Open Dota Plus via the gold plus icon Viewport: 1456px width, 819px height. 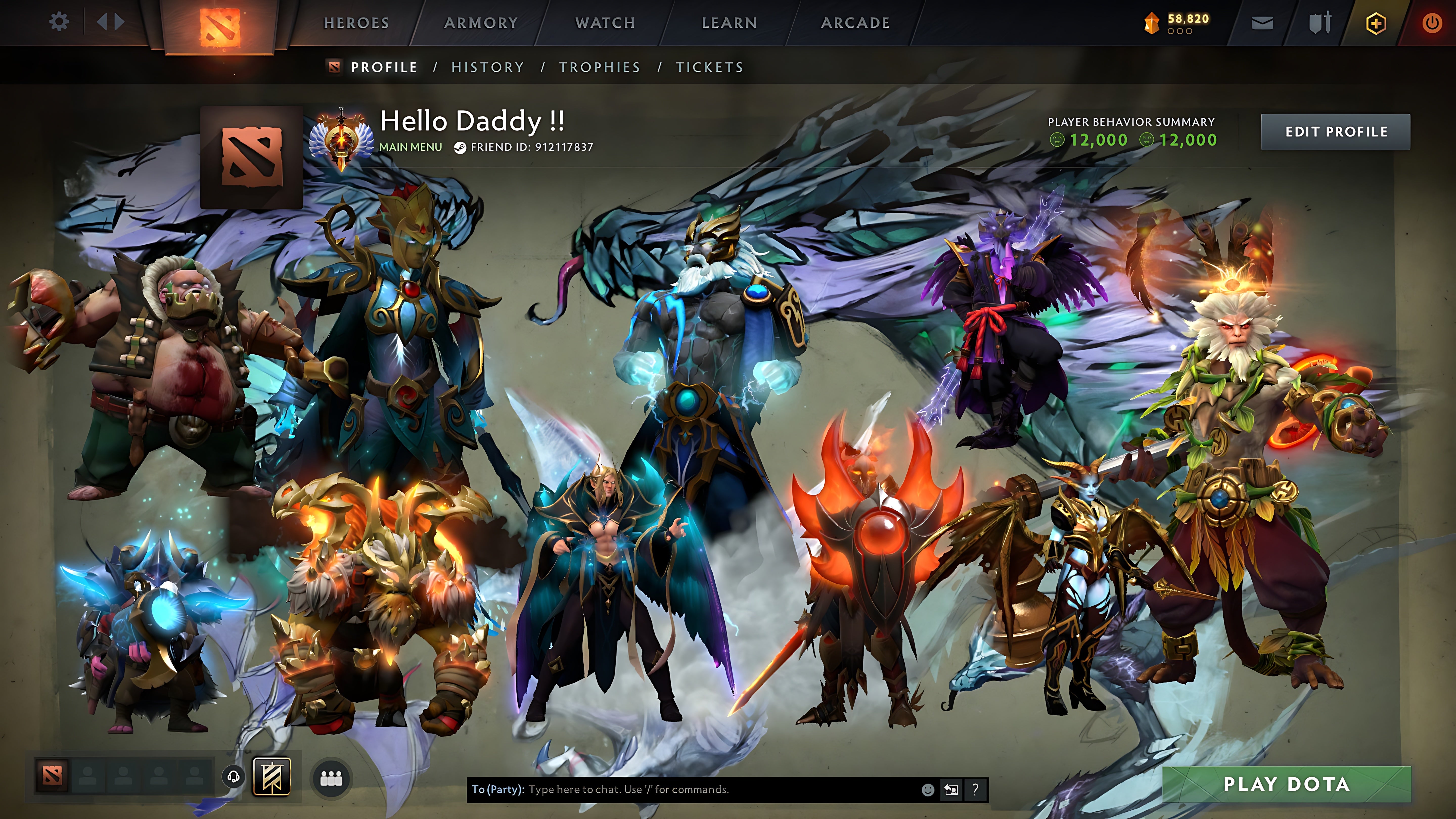coord(1377,22)
